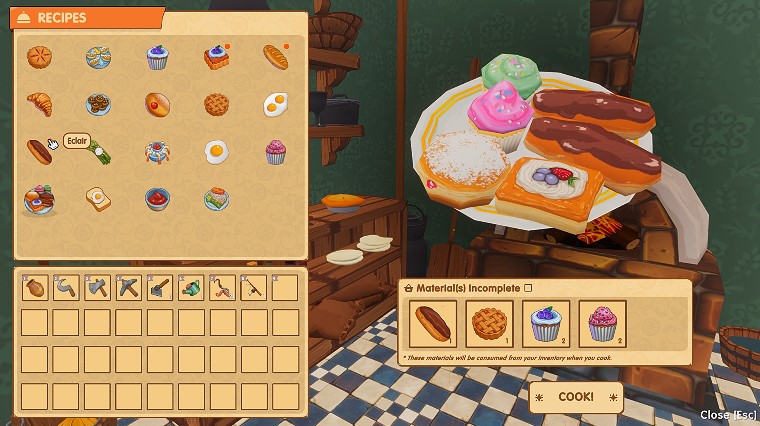This screenshot has width=760, height=426.
Task: Pick the blueberry cupcake recipe in the recipe grid
Action: (x=157, y=57)
